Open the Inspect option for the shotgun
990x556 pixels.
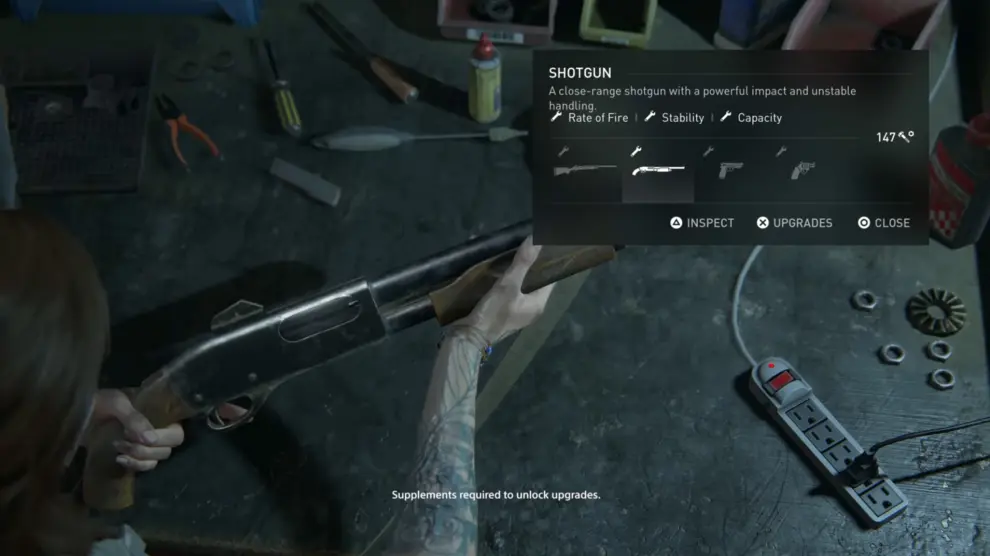coord(702,223)
